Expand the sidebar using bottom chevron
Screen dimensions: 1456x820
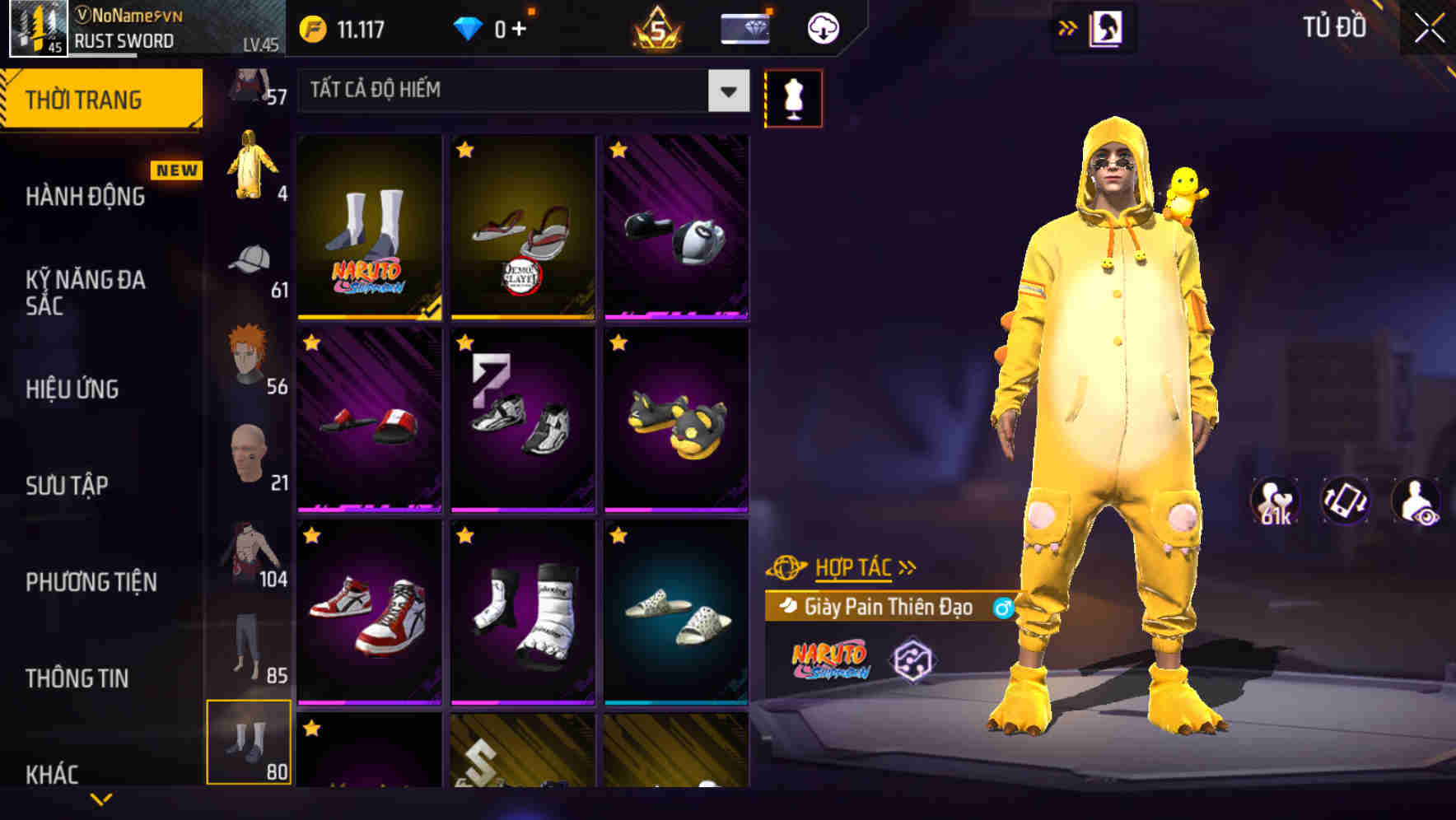pos(102,800)
